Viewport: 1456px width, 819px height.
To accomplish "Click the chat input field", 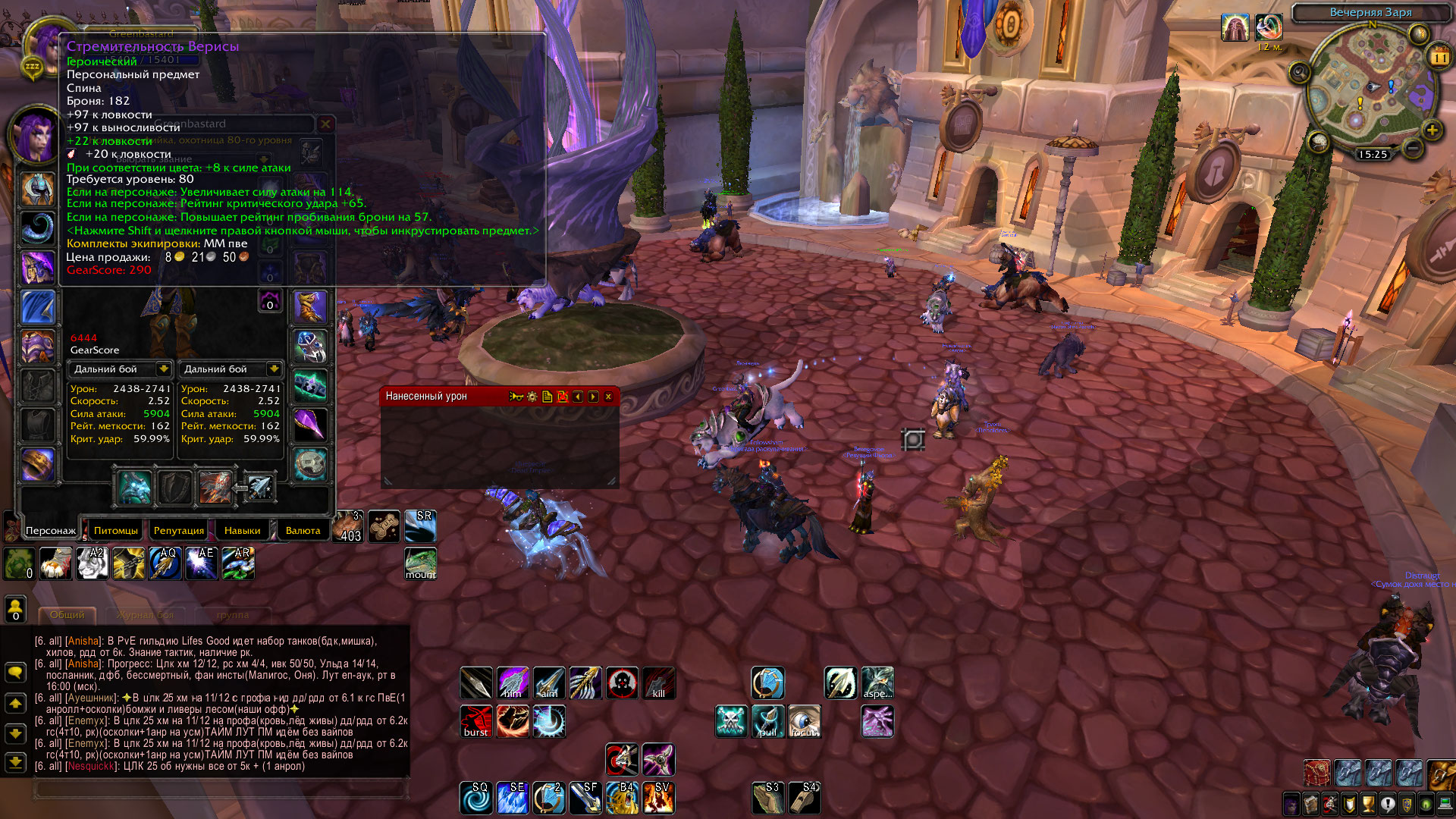I will coord(220,789).
